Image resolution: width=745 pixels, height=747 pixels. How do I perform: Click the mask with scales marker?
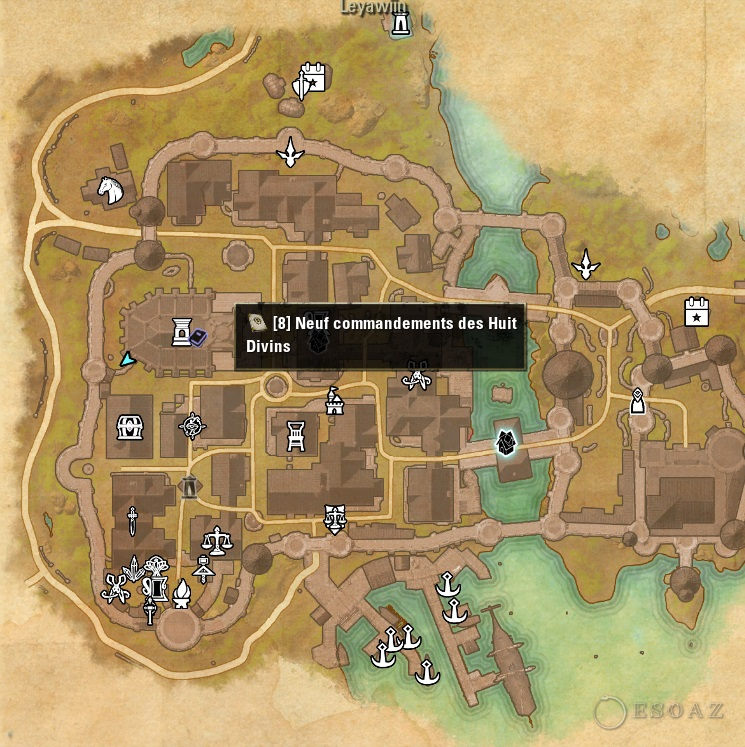(x=335, y=519)
